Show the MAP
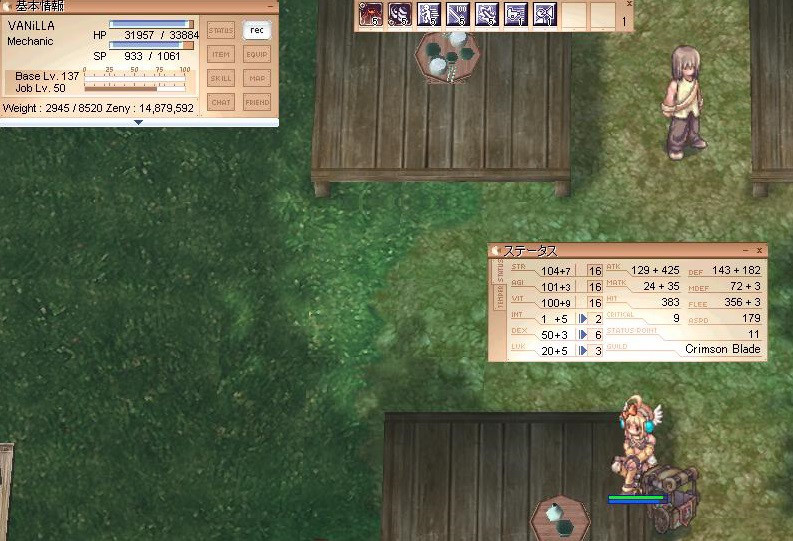This screenshot has height=541, width=793. point(257,78)
